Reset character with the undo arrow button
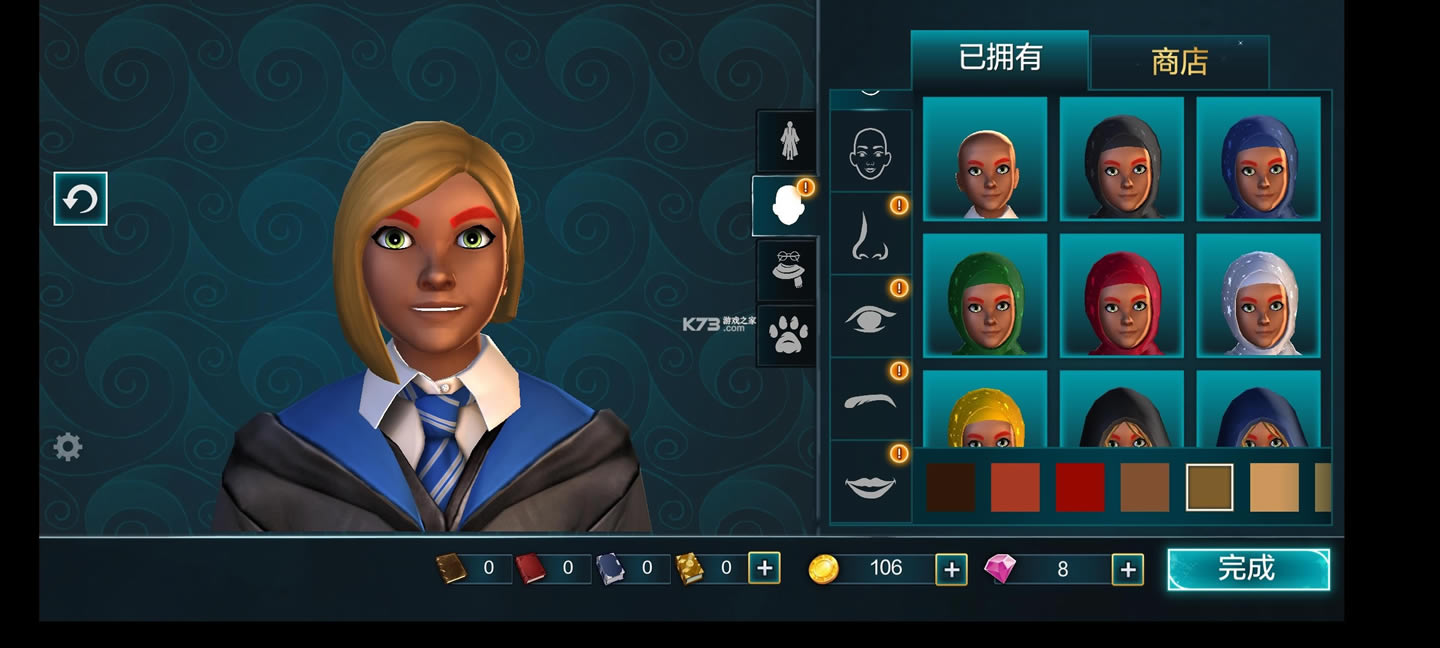Viewport: 1440px width, 648px height. tap(80, 199)
